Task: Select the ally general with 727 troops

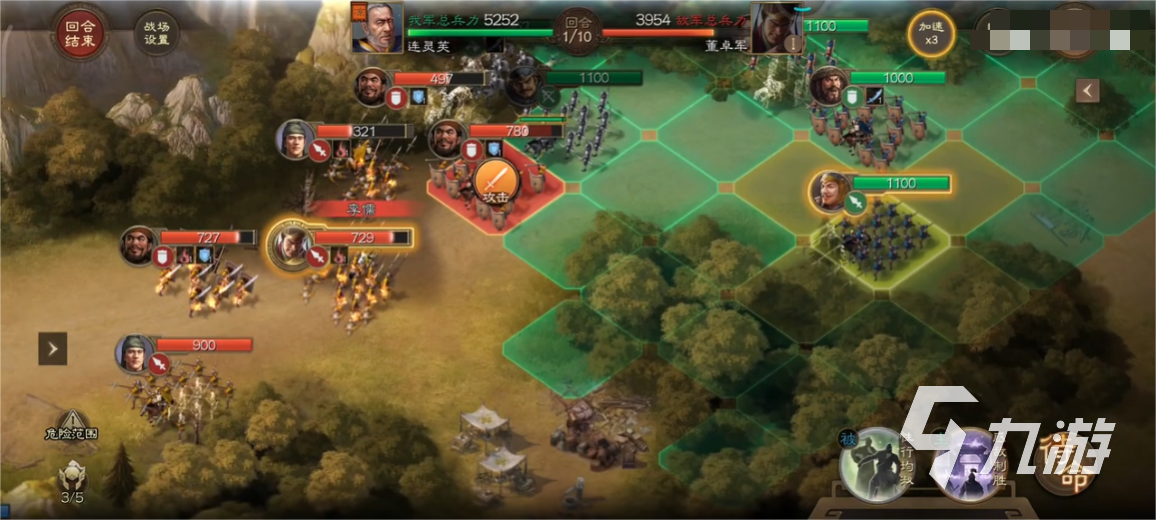Action: 139,245
